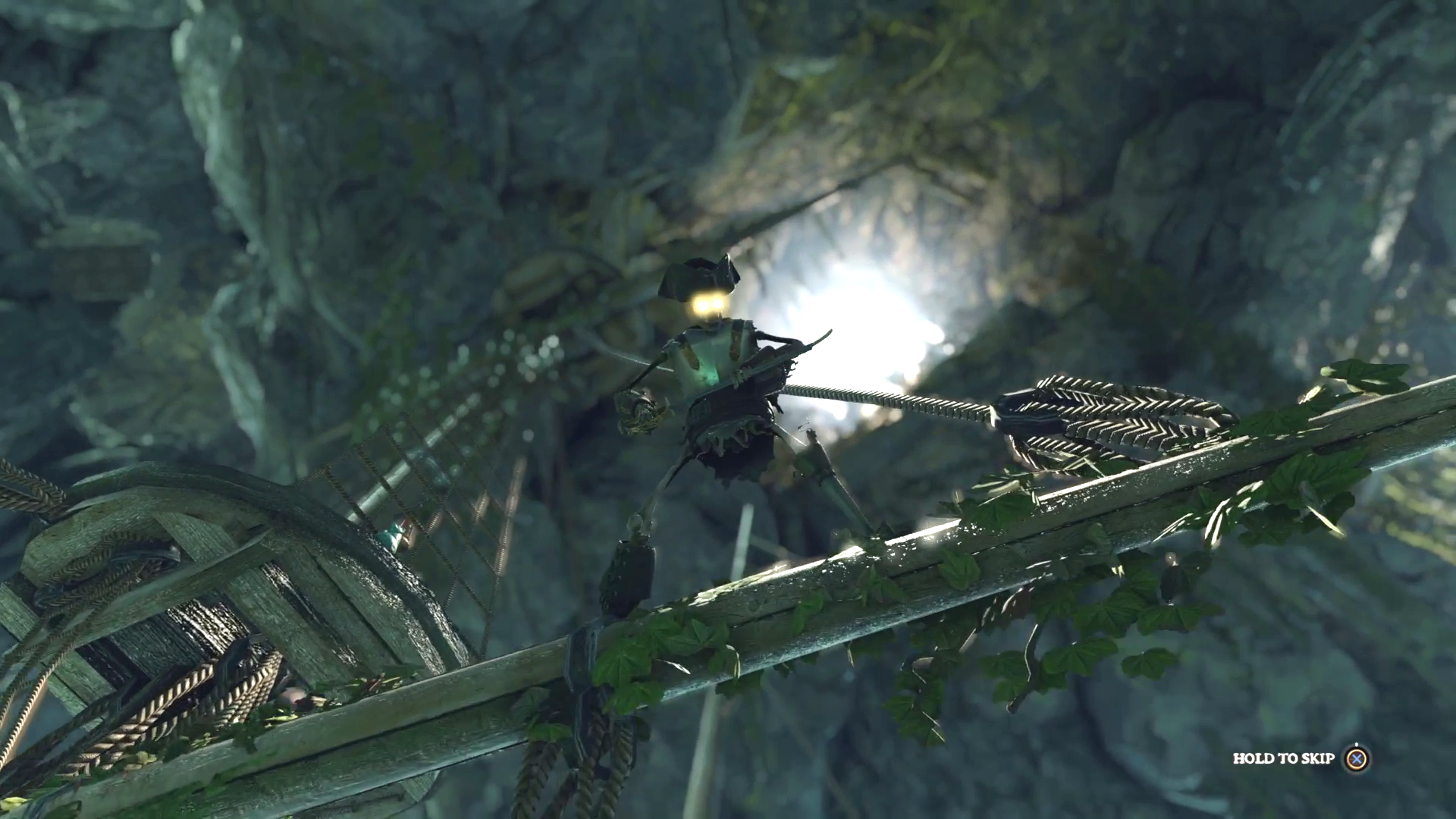Select the tricorn hat on the effigy

[x=701, y=273]
